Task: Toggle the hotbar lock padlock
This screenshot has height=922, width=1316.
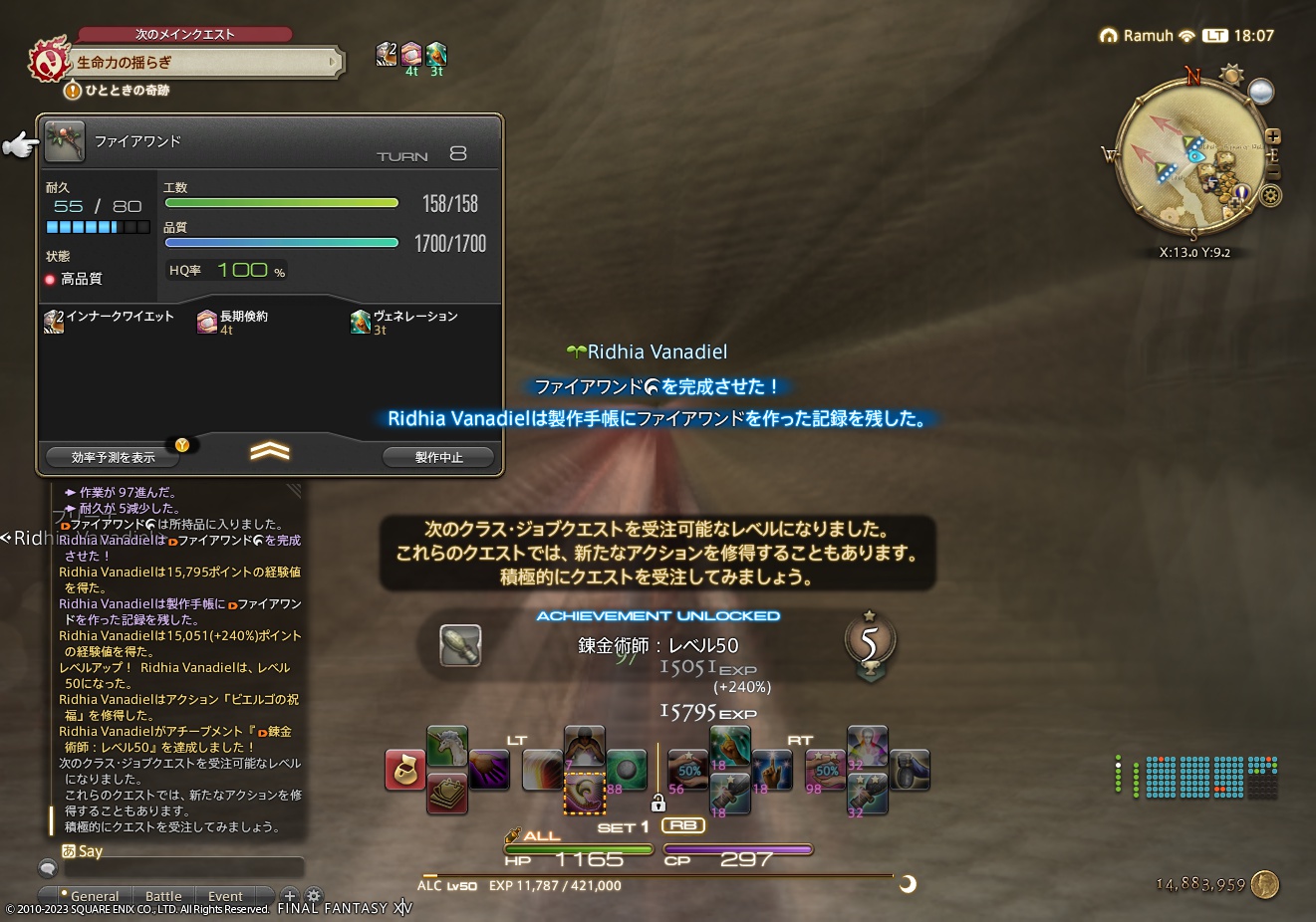Action: click(x=660, y=801)
